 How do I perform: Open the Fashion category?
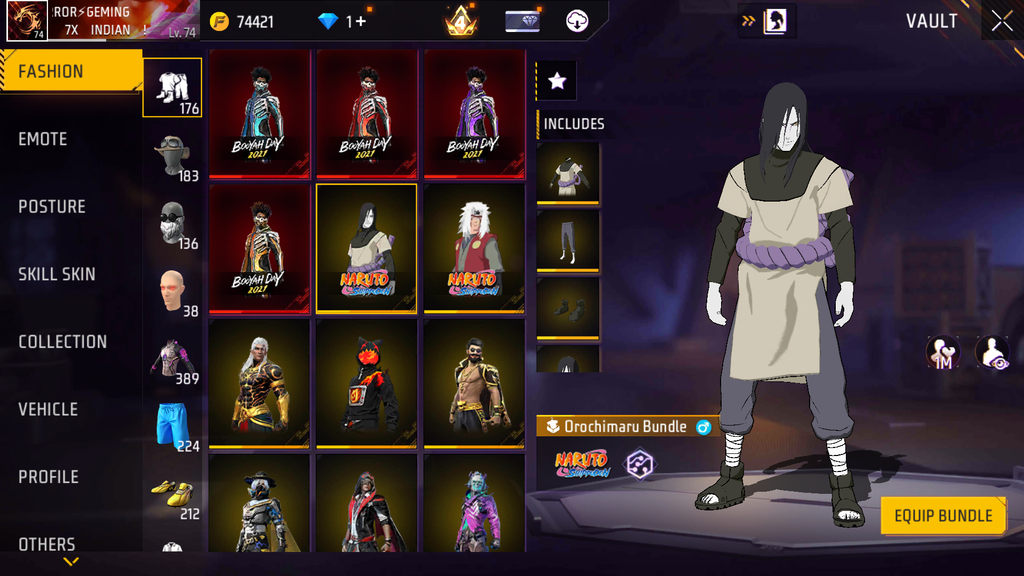[x=70, y=72]
